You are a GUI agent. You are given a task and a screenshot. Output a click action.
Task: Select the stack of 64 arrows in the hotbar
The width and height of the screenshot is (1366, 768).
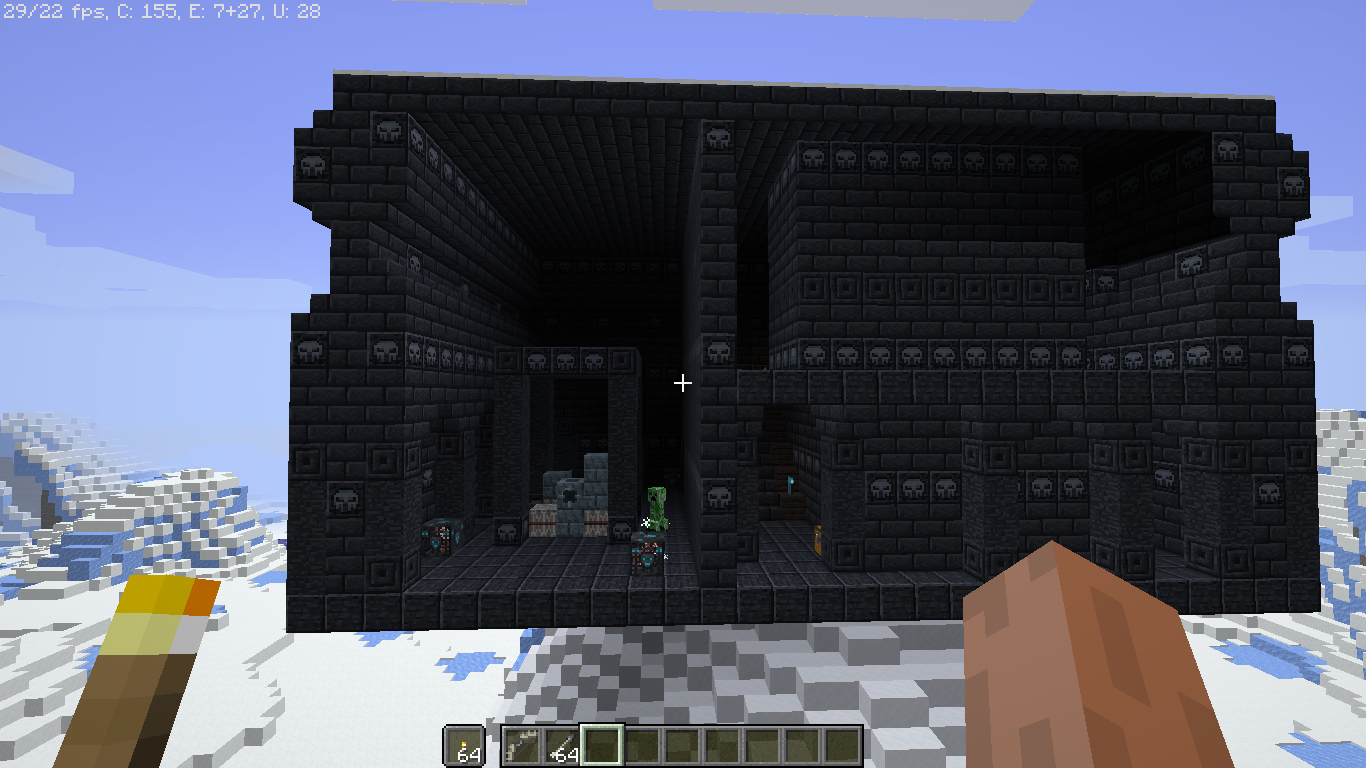[x=562, y=745]
